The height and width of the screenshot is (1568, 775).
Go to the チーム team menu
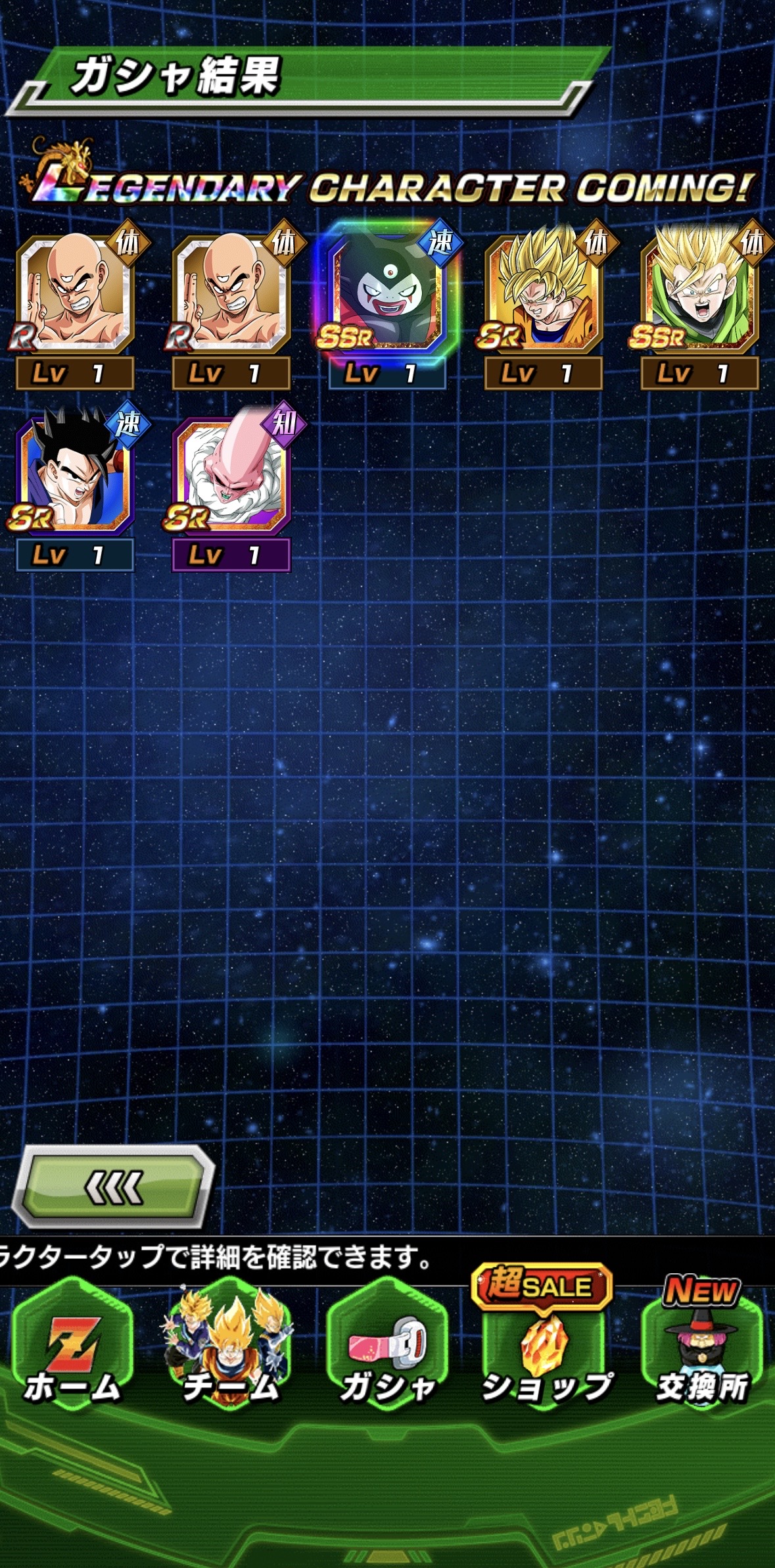coord(230,1349)
